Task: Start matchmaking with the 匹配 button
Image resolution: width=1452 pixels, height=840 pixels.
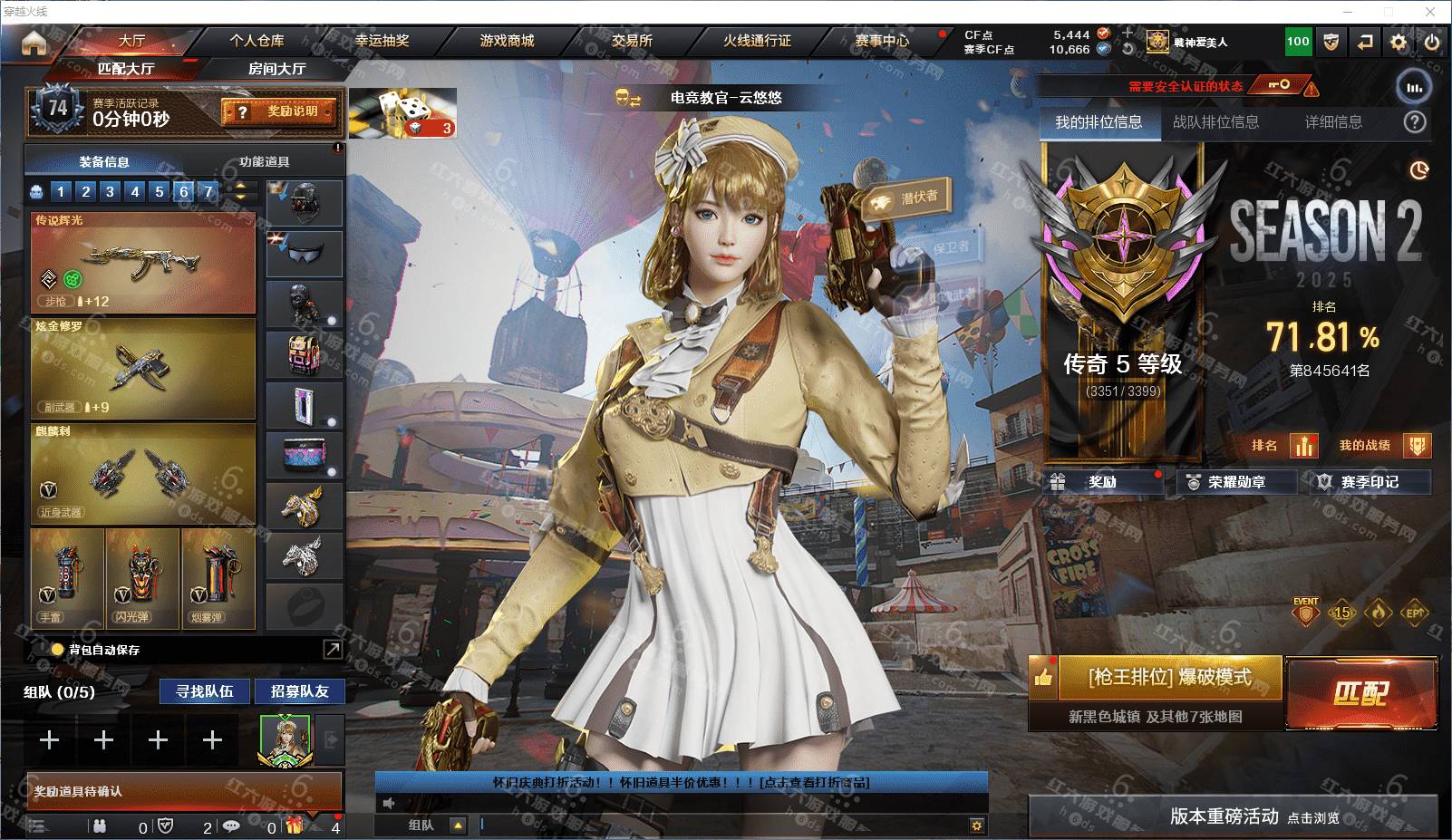Action: 1361,693
